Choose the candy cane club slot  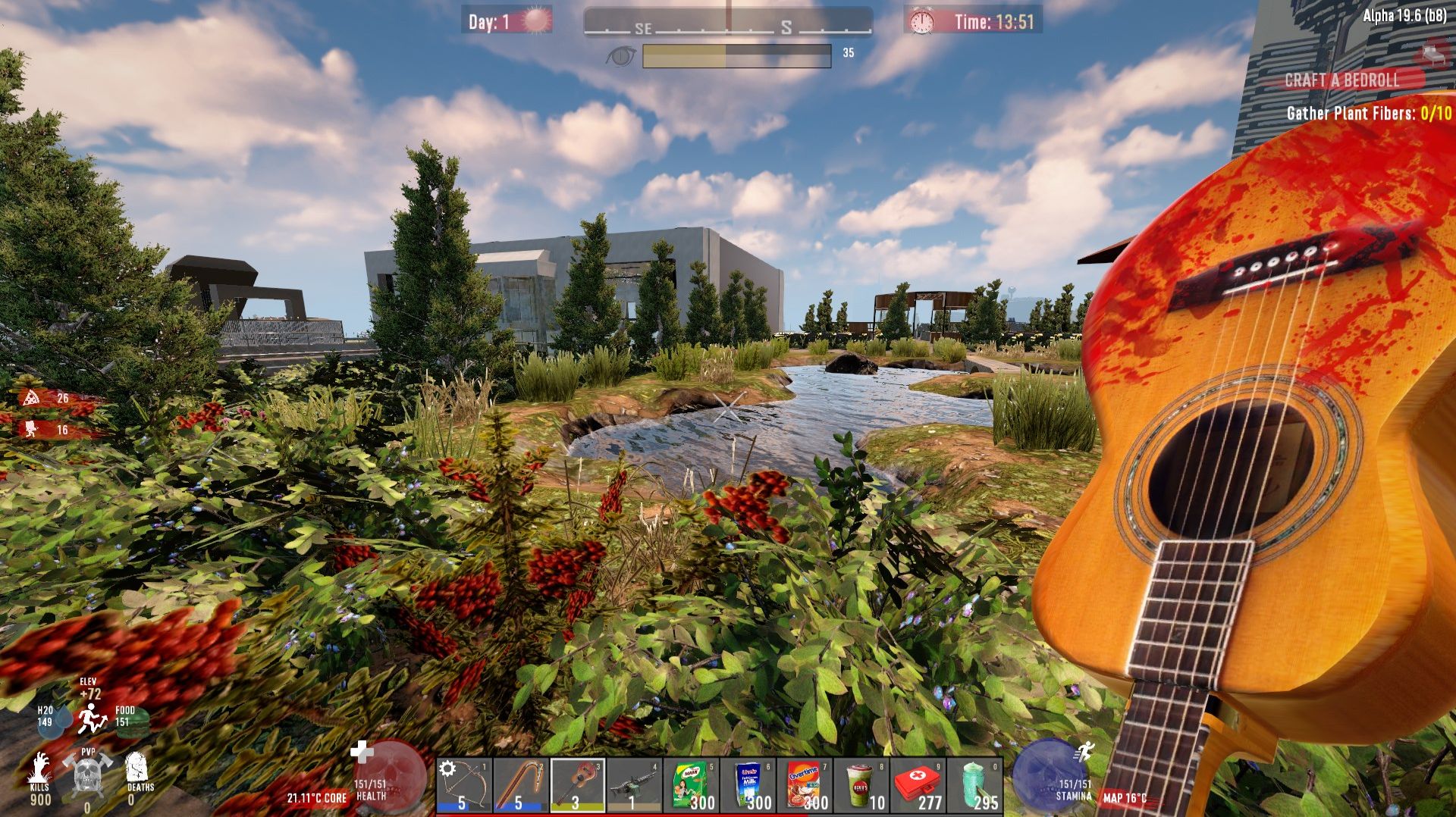(521, 785)
